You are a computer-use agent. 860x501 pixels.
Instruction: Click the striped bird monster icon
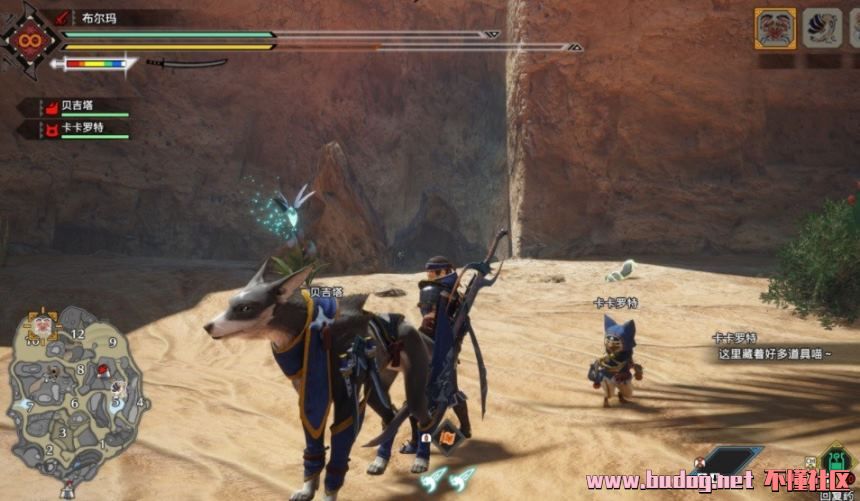click(823, 28)
